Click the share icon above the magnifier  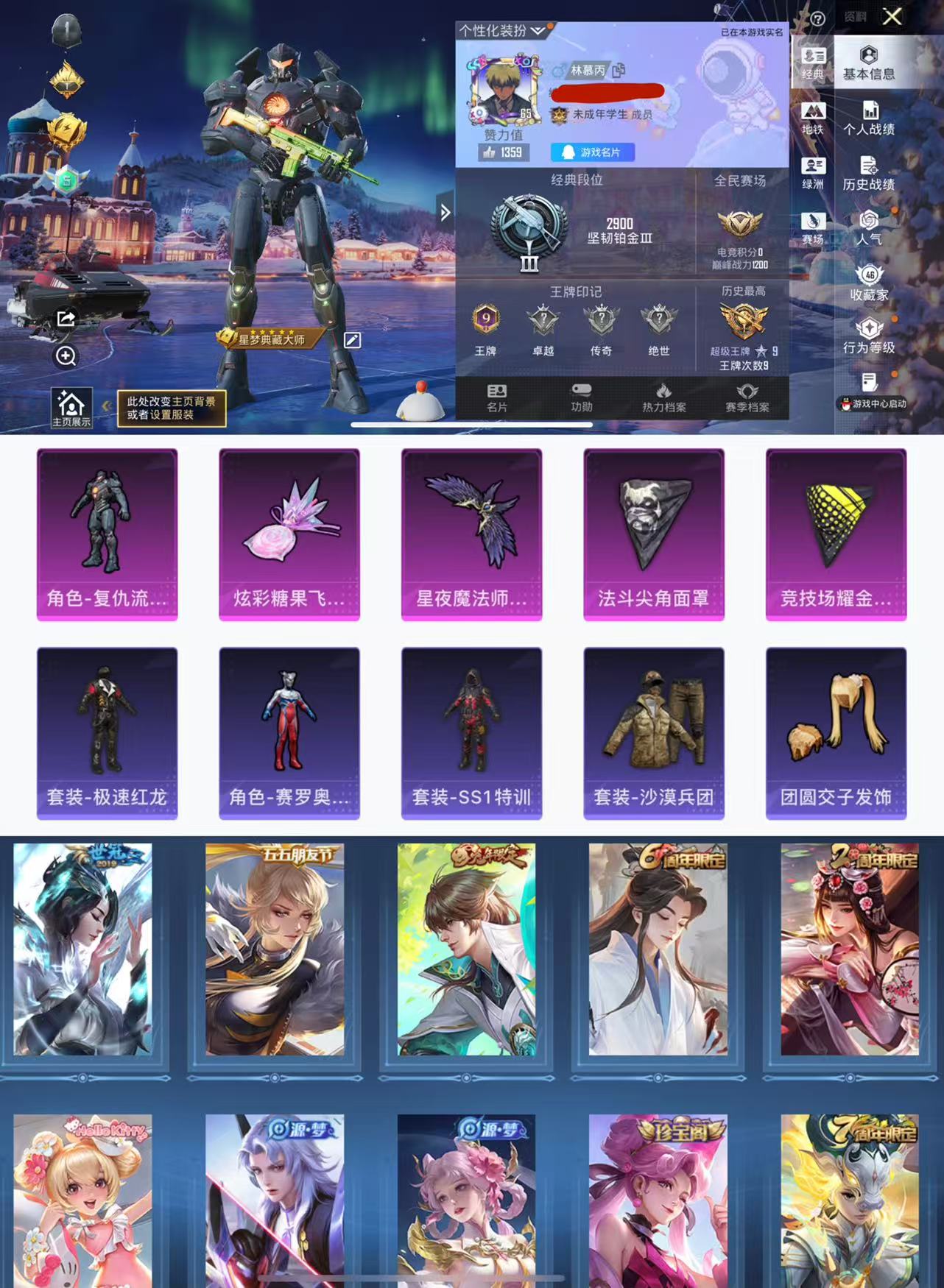coord(66,319)
